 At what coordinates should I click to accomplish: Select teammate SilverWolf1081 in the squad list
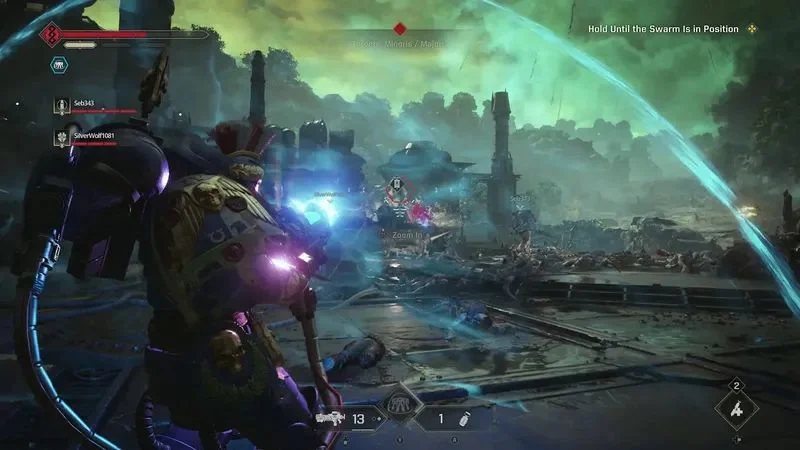pos(96,135)
